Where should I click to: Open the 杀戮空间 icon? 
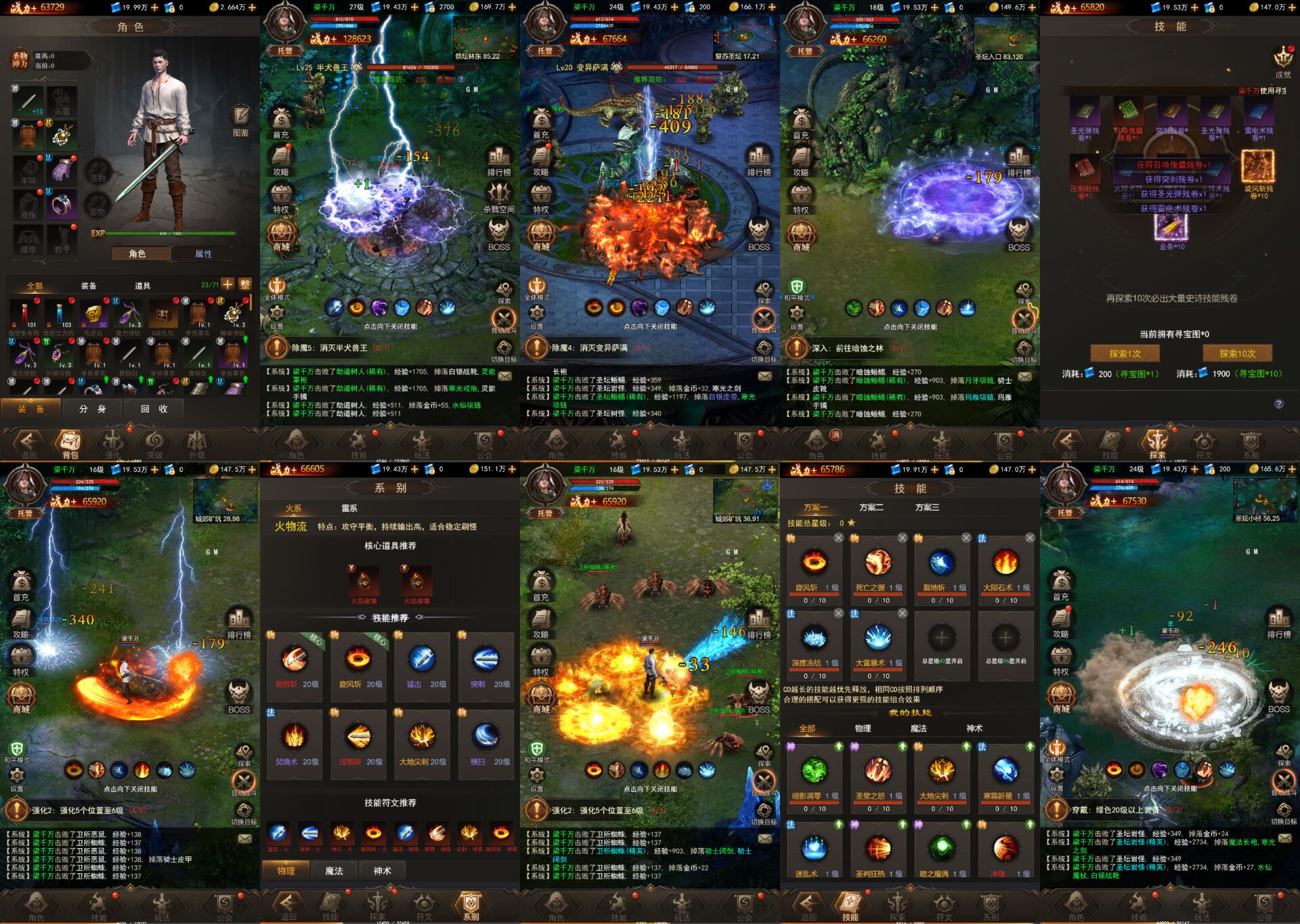(x=499, y=197)
